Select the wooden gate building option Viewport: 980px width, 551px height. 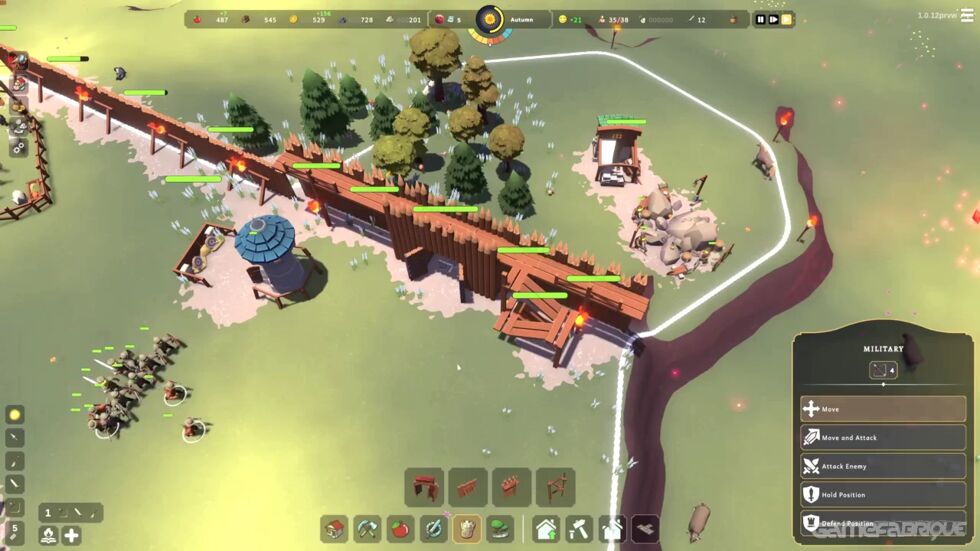coord(424,487)
